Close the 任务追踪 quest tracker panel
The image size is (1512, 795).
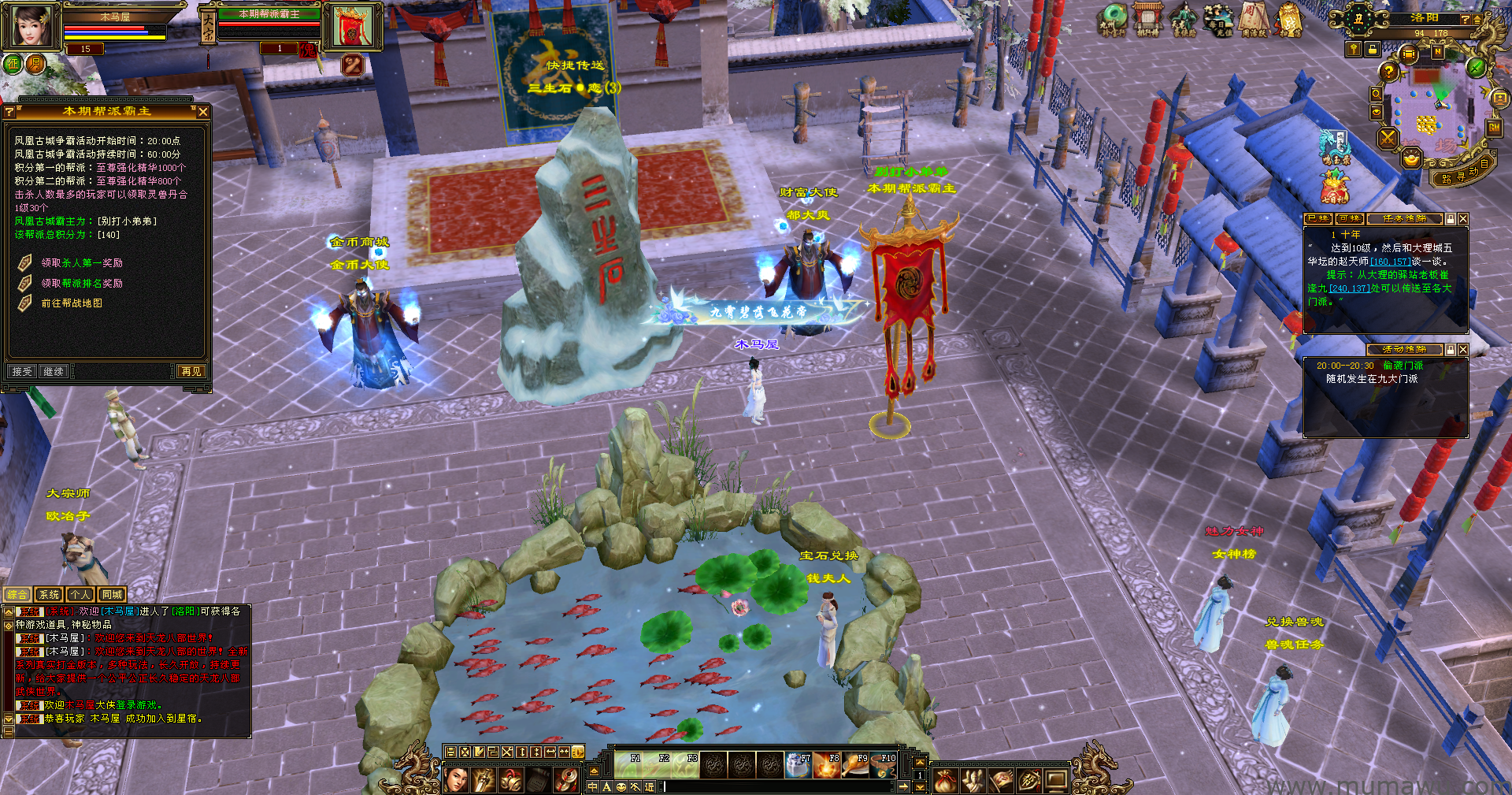[1463, 219]
